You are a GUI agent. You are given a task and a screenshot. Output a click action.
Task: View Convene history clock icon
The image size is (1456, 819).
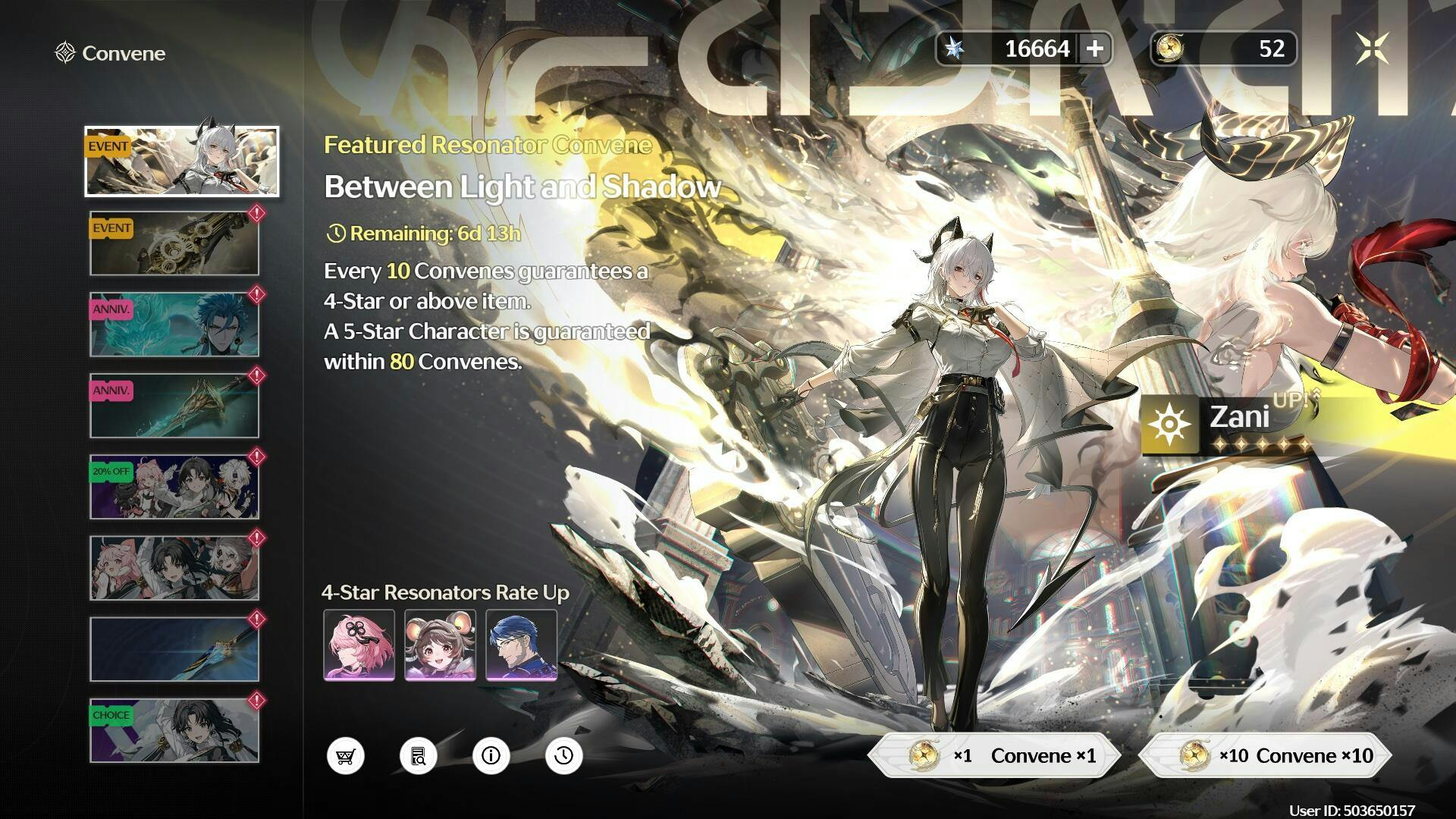(x=564, y=756)
